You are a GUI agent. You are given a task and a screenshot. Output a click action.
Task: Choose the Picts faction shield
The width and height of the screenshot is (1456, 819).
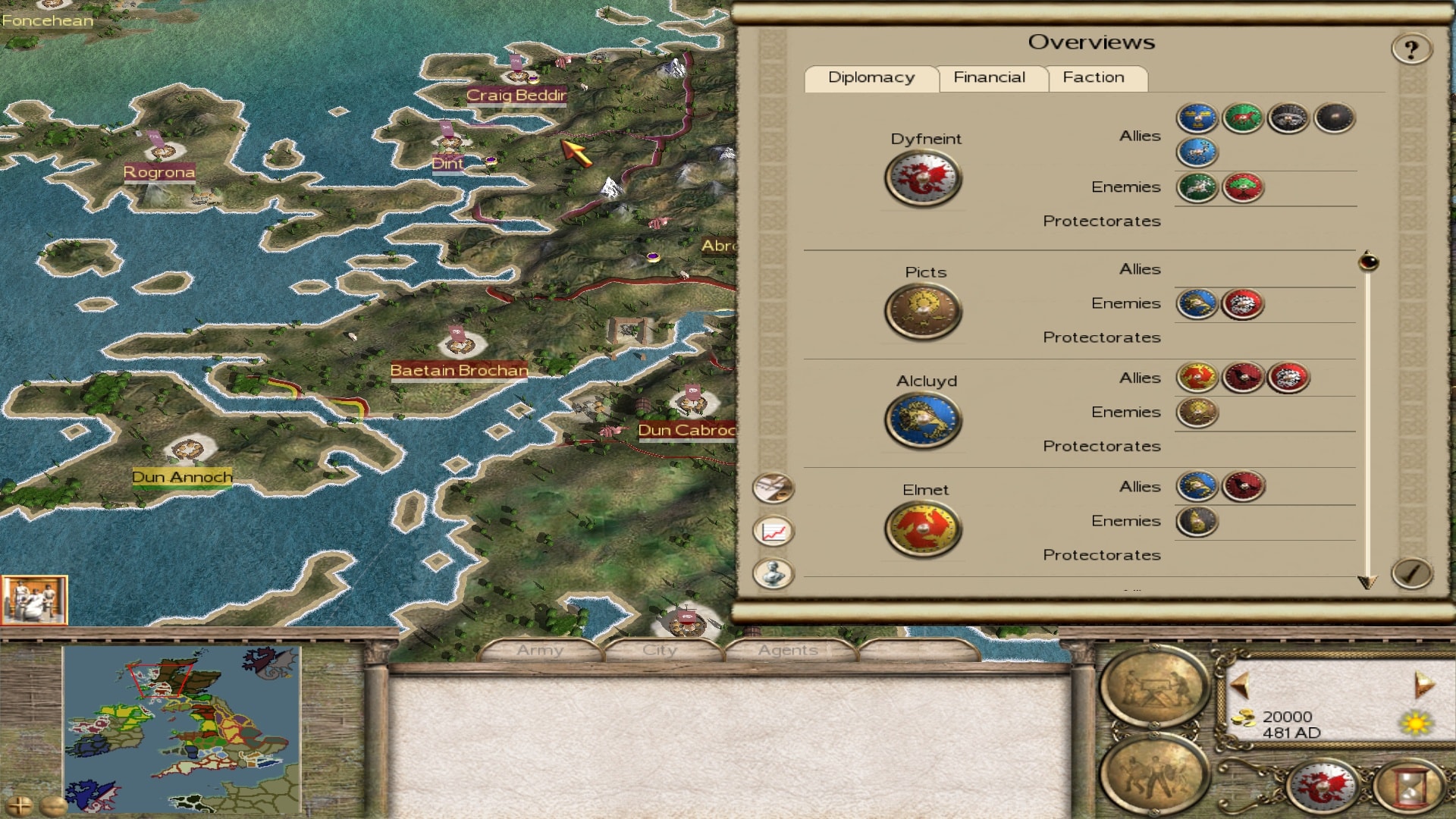pos(923,311)
